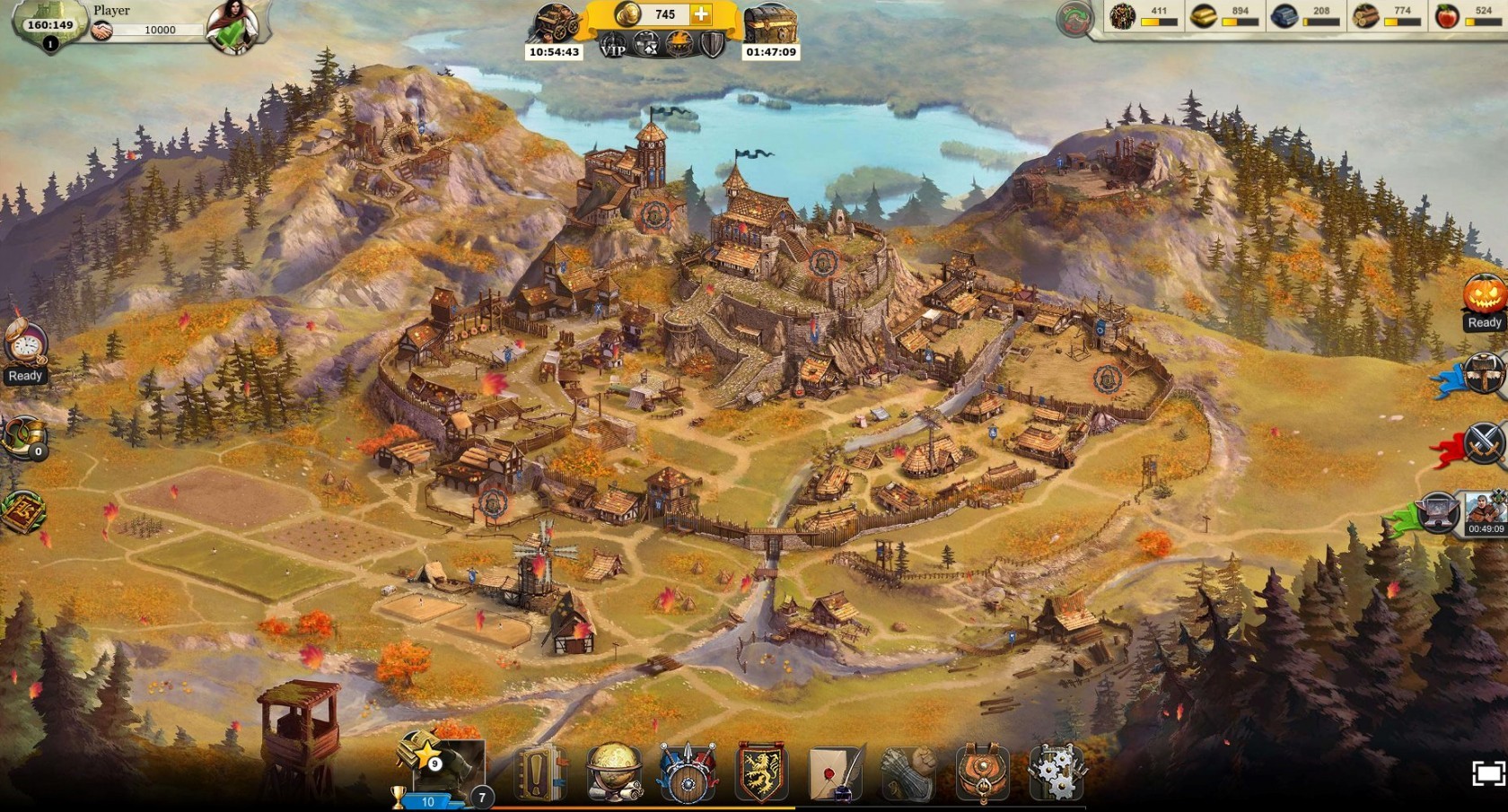Open the supply wagon caravan icon
The width and height of the screenshot is (1508, 812).
[557, 24]
